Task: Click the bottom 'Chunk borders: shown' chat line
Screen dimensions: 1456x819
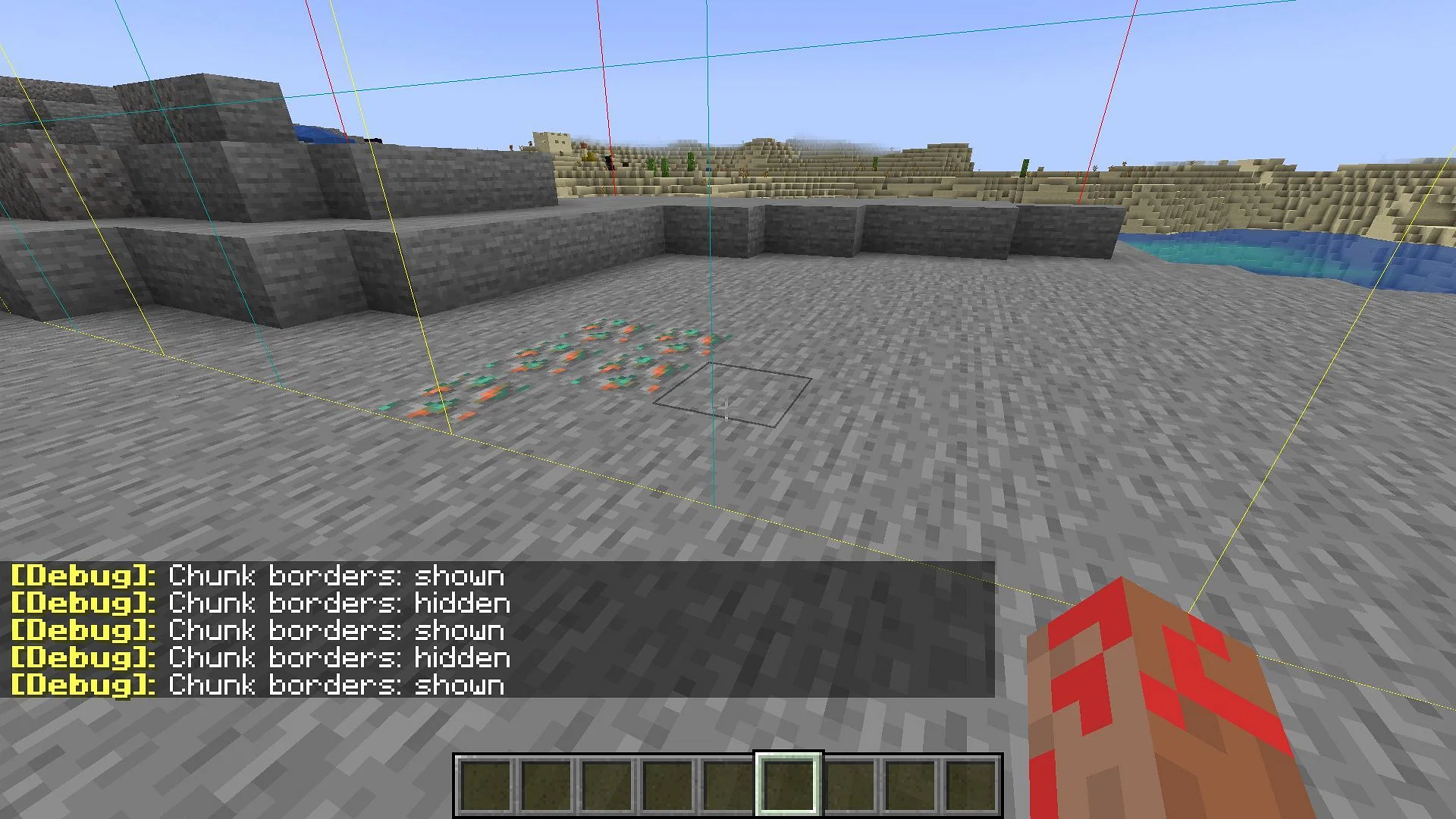Action: (334, 685)
